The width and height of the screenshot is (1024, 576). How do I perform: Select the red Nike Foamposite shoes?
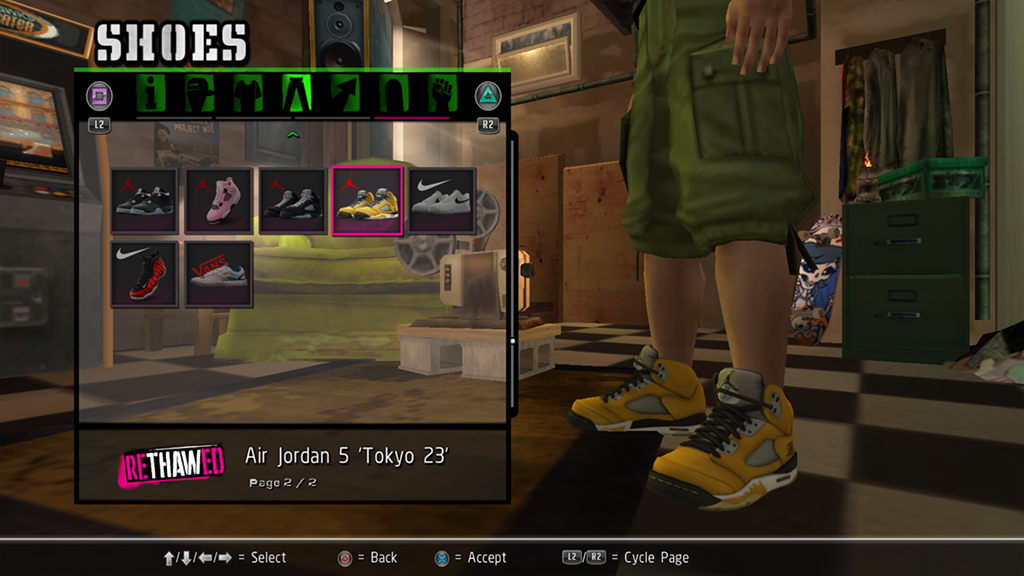[144, 275]
